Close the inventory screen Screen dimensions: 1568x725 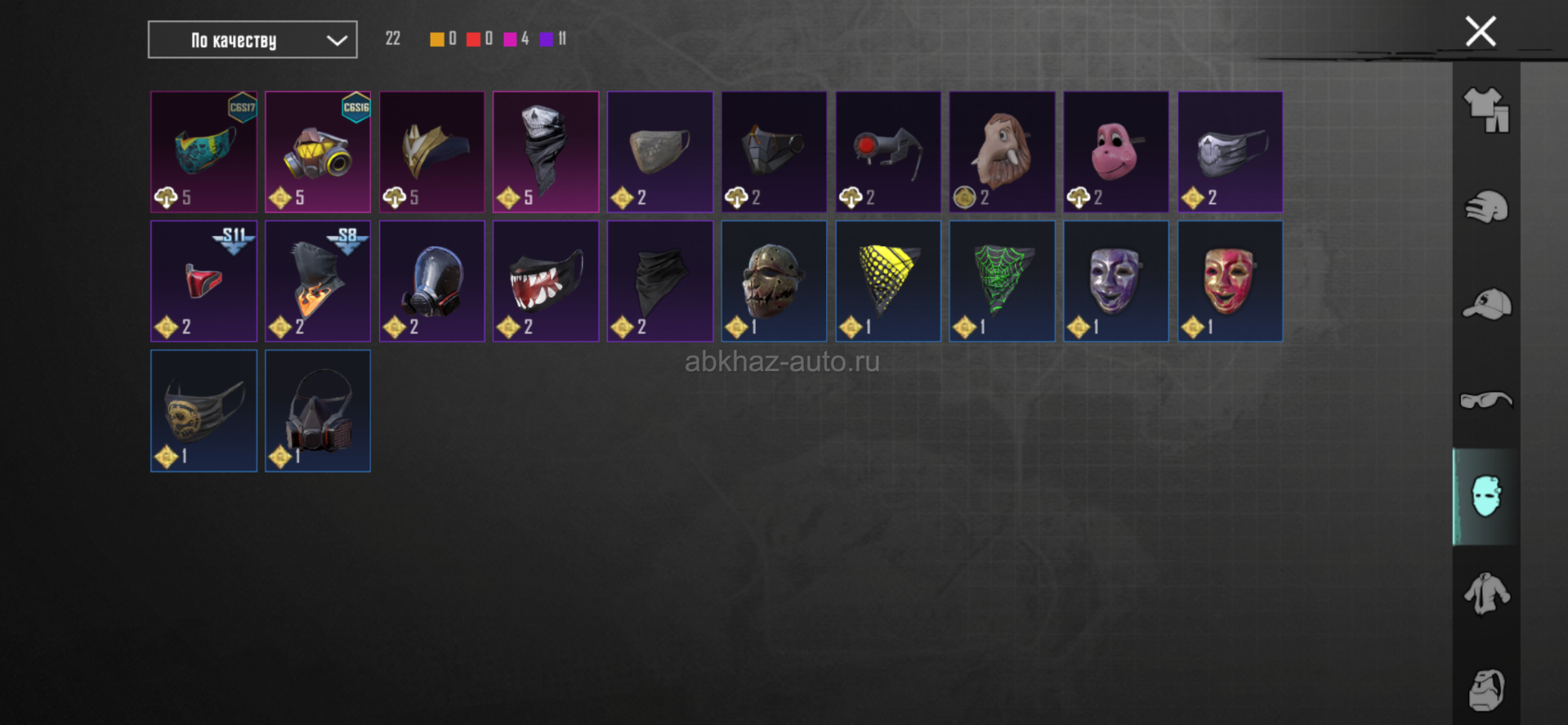[x=1480, y=32]
